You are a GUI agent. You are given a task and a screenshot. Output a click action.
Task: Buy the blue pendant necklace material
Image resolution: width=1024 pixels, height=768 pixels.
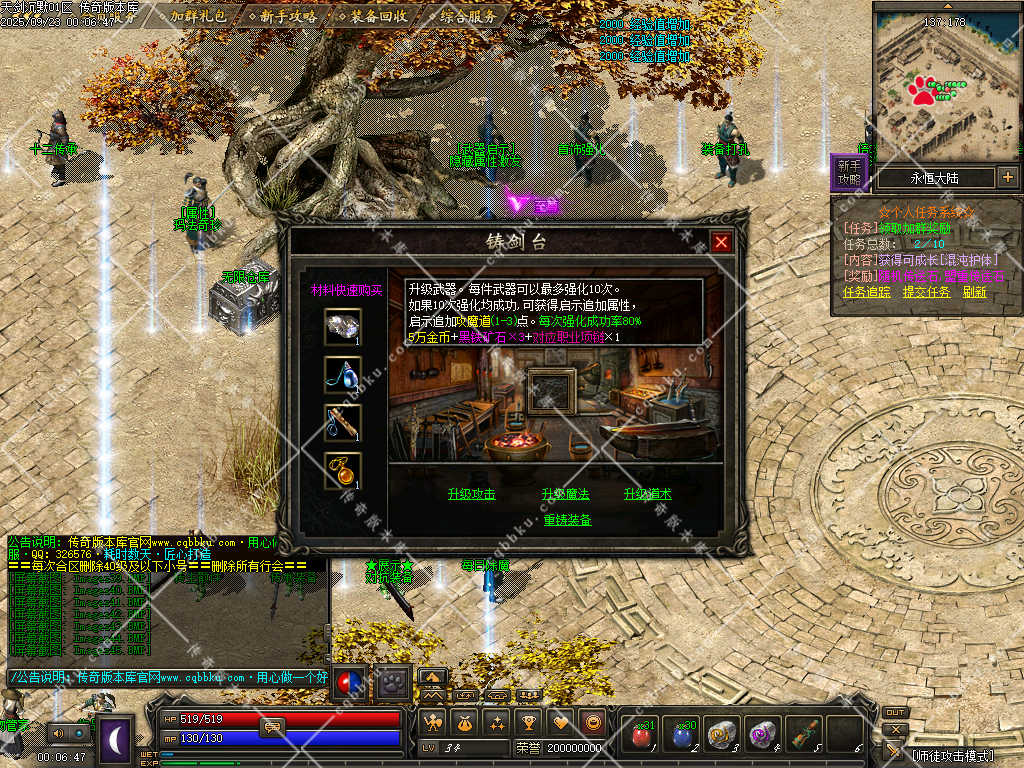coord(343,375)
